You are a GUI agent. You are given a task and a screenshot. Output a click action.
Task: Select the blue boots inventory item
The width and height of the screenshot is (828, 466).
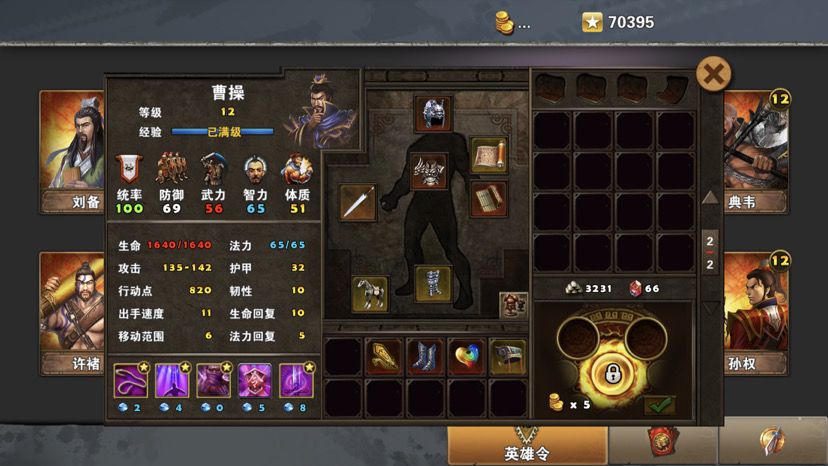coord(425,356)
